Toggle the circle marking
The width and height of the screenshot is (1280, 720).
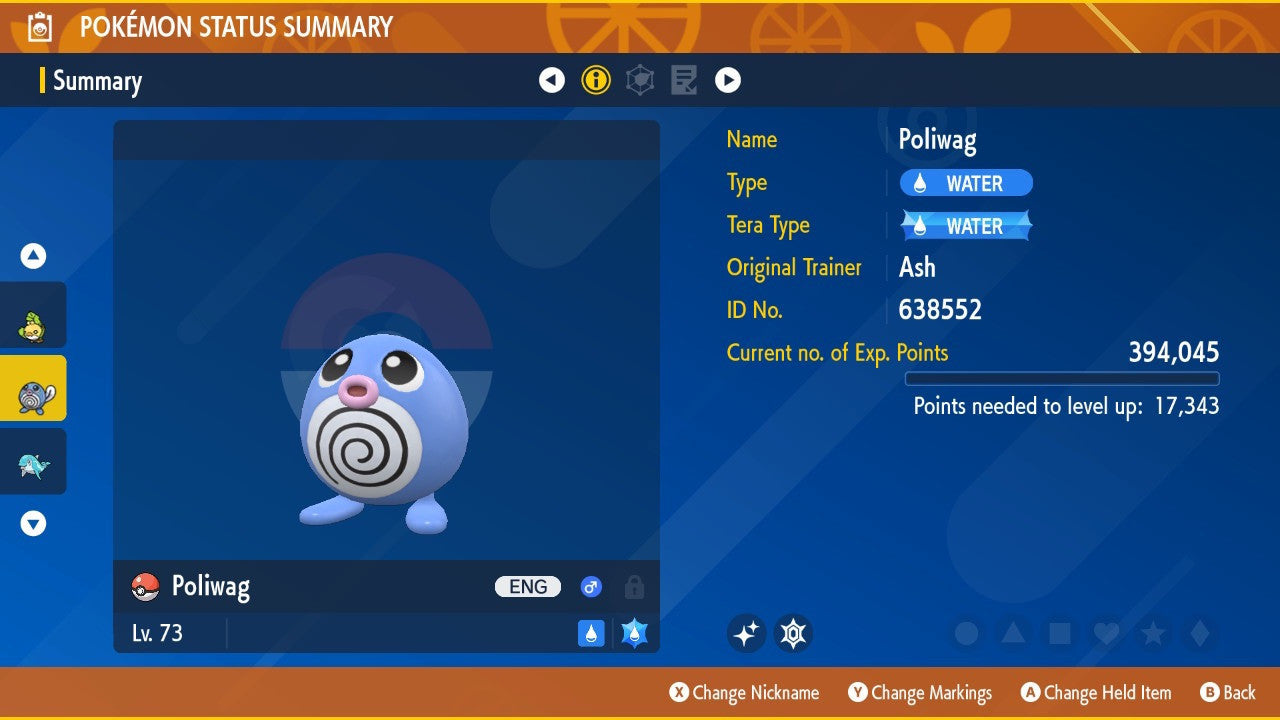click(x=966, y=633)
